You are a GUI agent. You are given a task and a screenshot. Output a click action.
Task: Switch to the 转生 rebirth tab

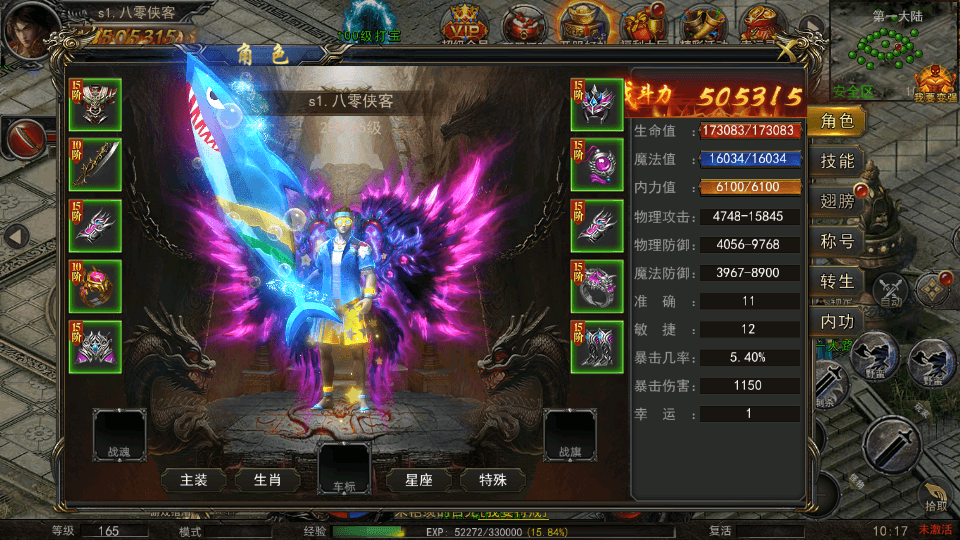pyautogui.click(x=836, y=282)
